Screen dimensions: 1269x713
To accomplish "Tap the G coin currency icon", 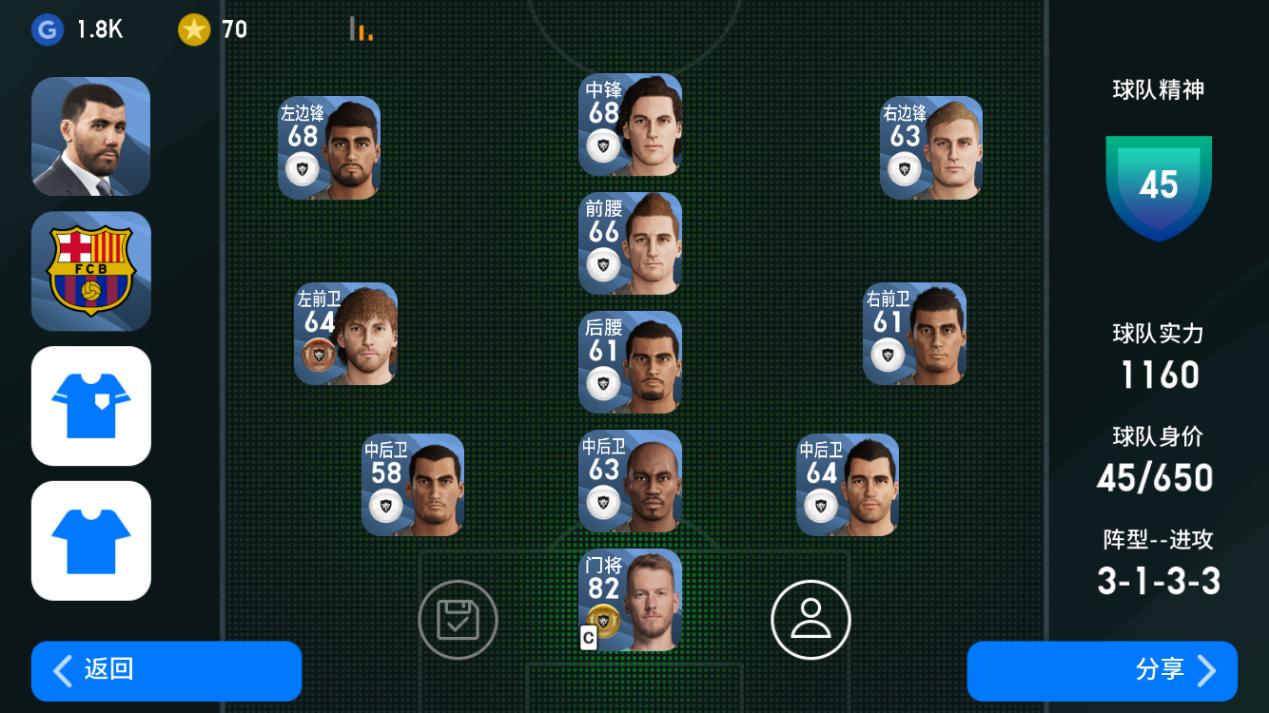I will (47, 30).
